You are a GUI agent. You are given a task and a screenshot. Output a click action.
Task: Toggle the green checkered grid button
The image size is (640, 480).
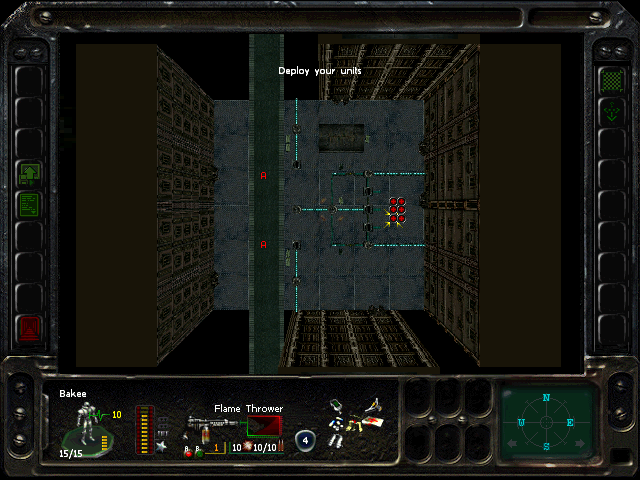point(609,79)
